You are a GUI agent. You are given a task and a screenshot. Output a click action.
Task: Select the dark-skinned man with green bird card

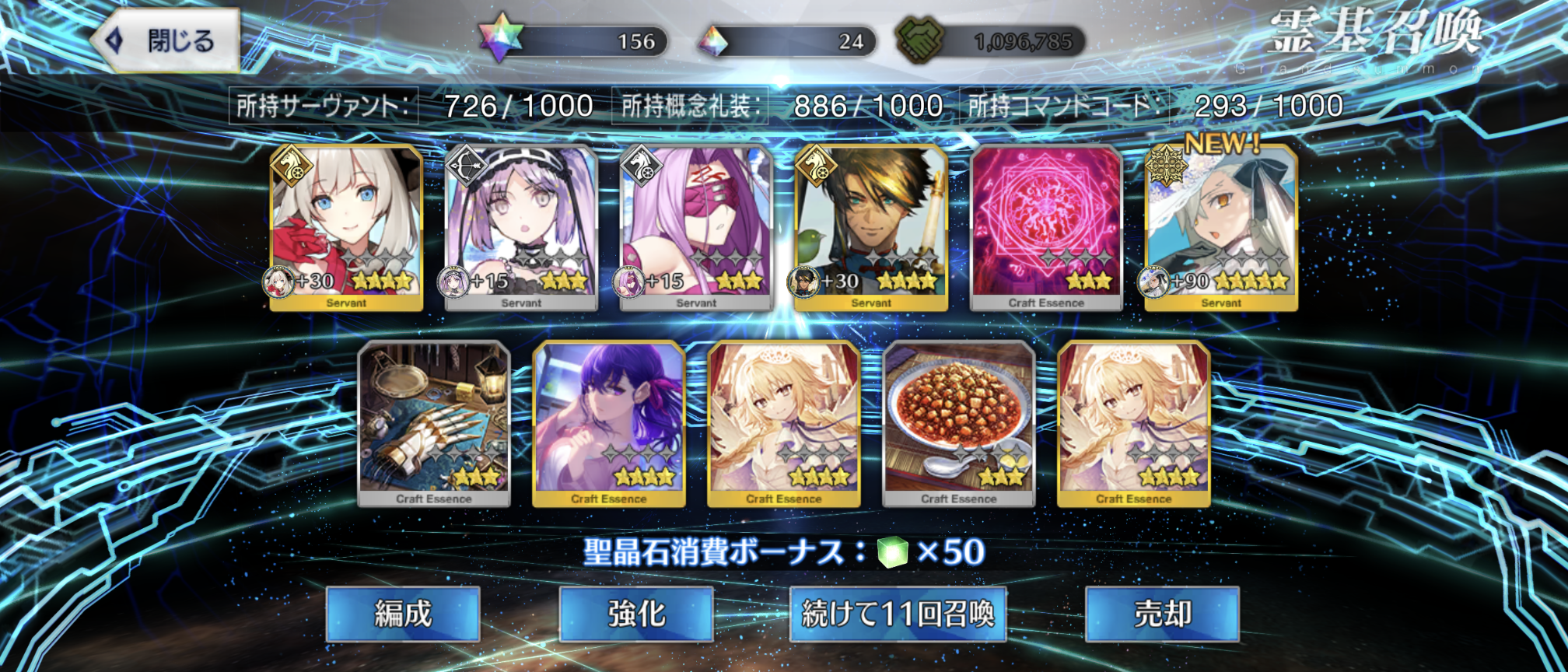tap(871, 228)
